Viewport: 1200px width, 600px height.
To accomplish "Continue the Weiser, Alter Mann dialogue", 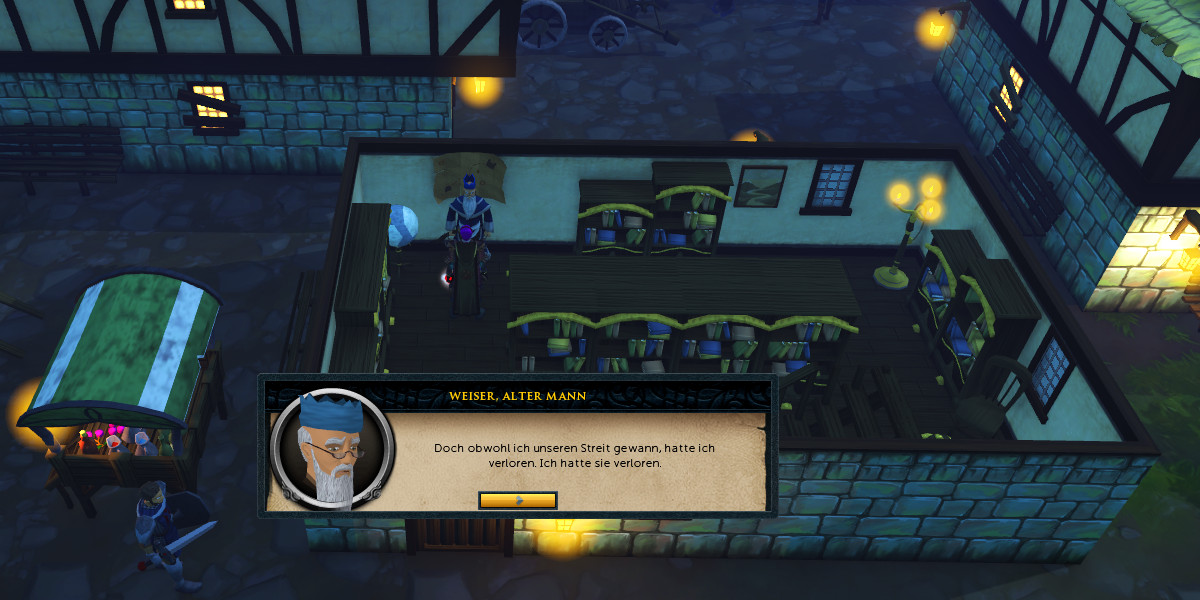I will pyautogui.click(x=518, y=500).
